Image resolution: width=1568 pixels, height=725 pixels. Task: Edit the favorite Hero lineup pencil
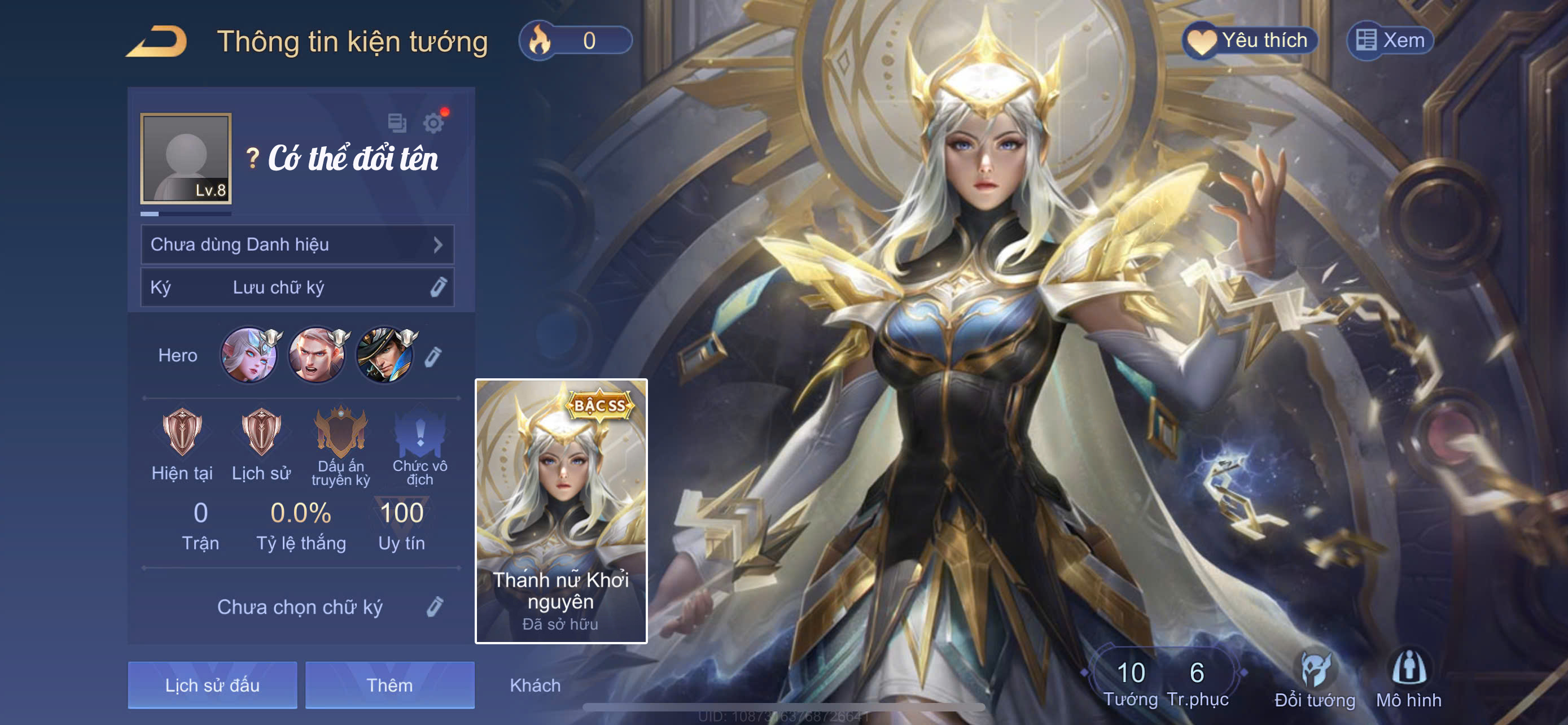(x=433, y=357)
